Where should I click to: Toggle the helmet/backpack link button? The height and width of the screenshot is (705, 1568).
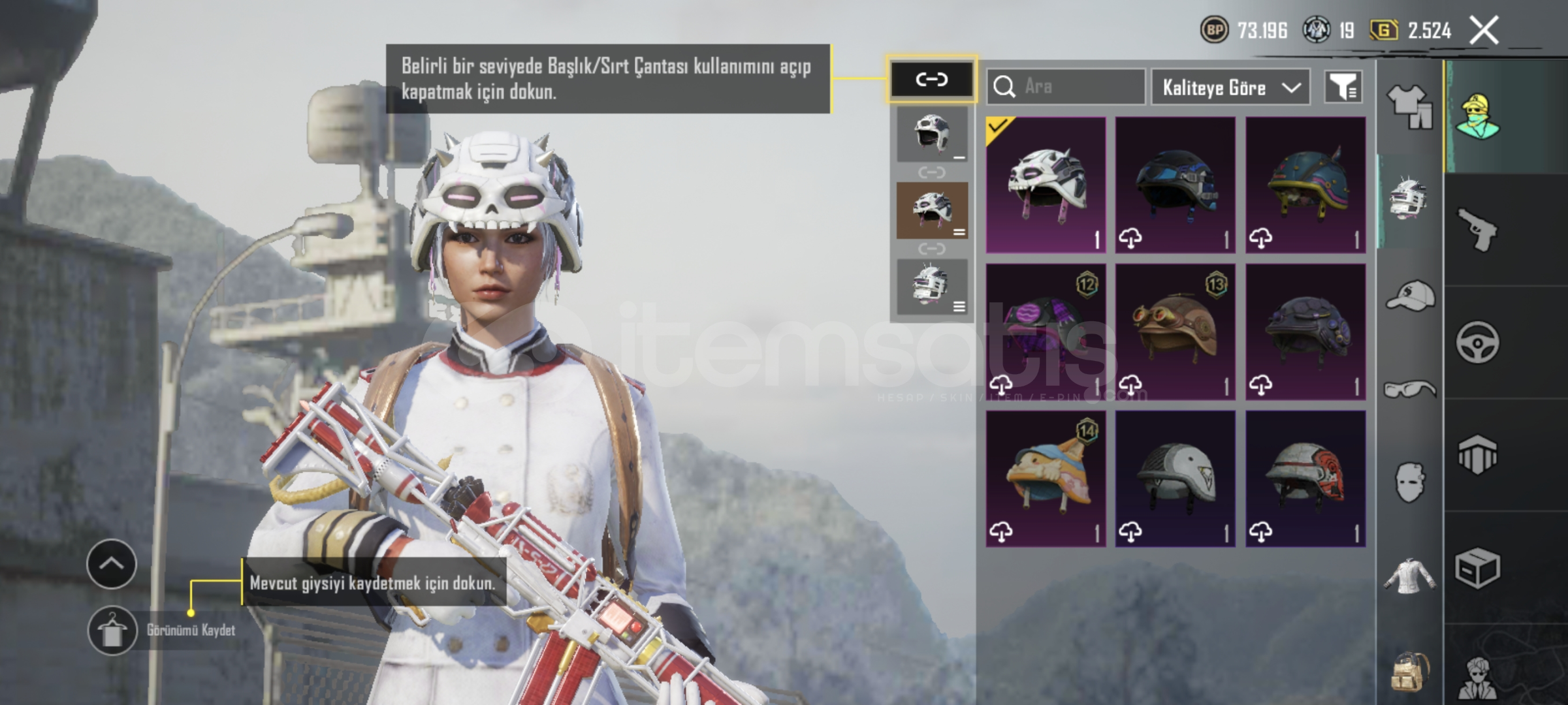click(931, 80)
